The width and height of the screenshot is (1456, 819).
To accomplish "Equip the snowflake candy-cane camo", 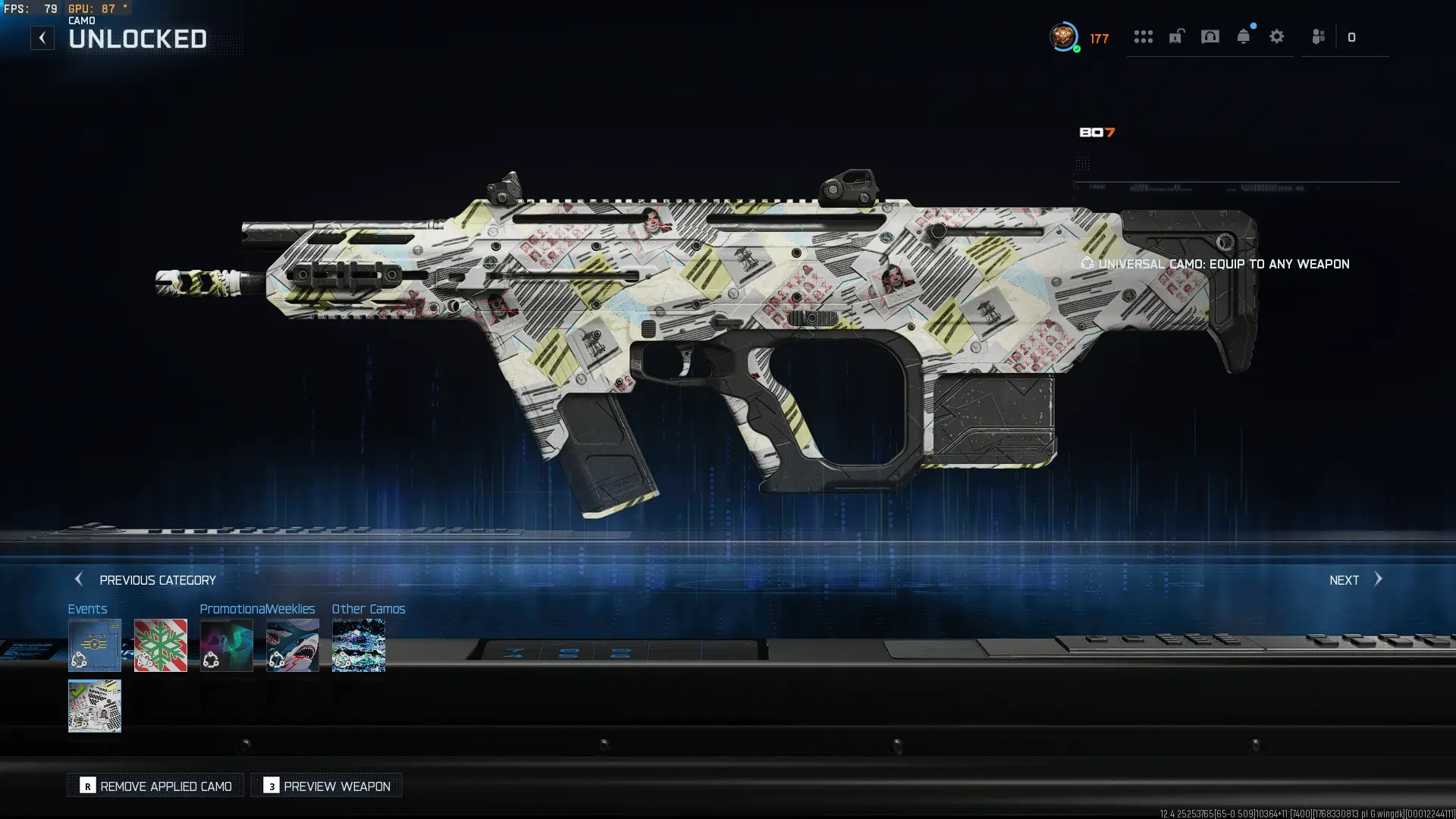I will 160,645.
